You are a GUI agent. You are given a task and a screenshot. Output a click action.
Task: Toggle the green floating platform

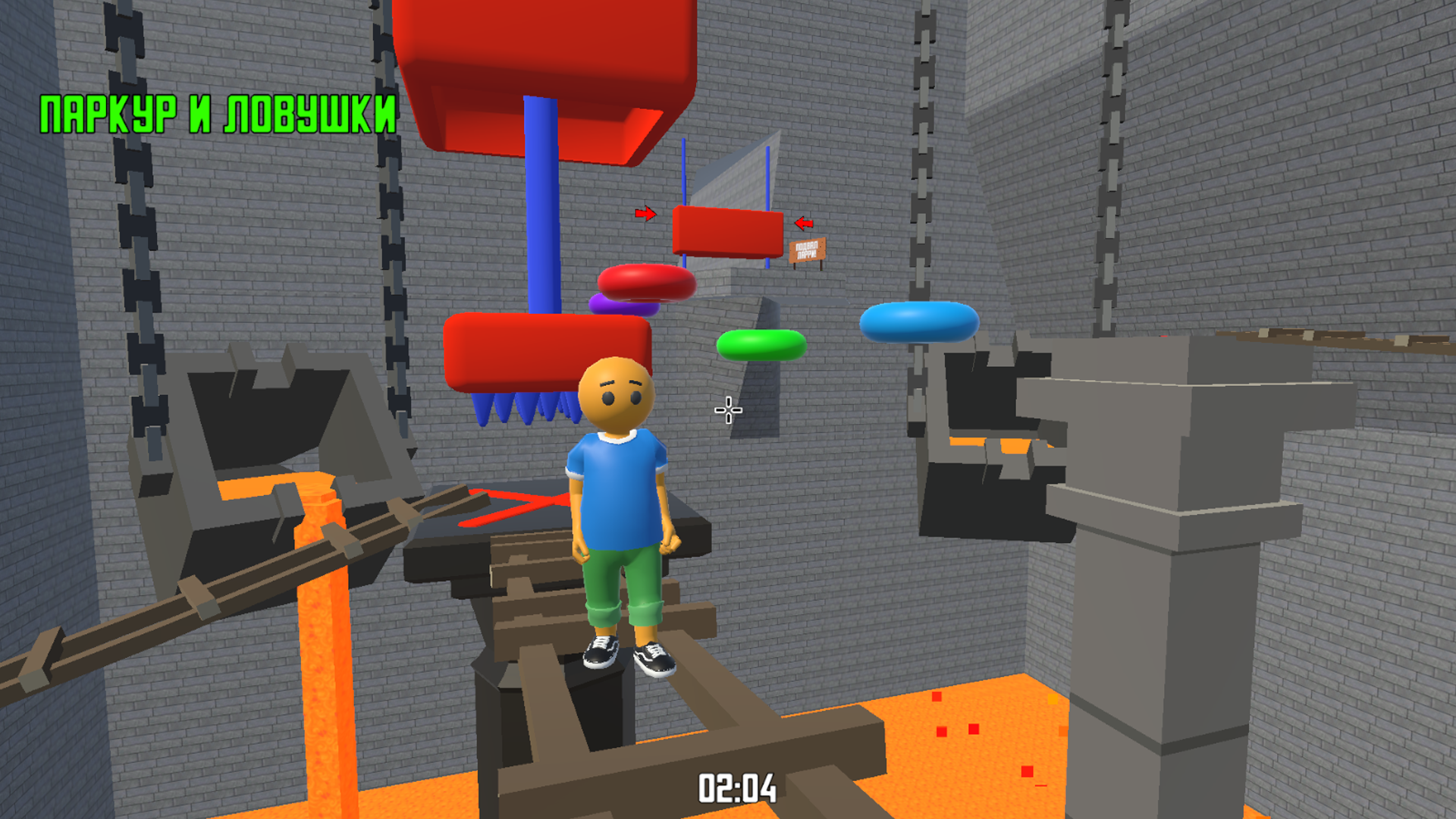[761, 345]
